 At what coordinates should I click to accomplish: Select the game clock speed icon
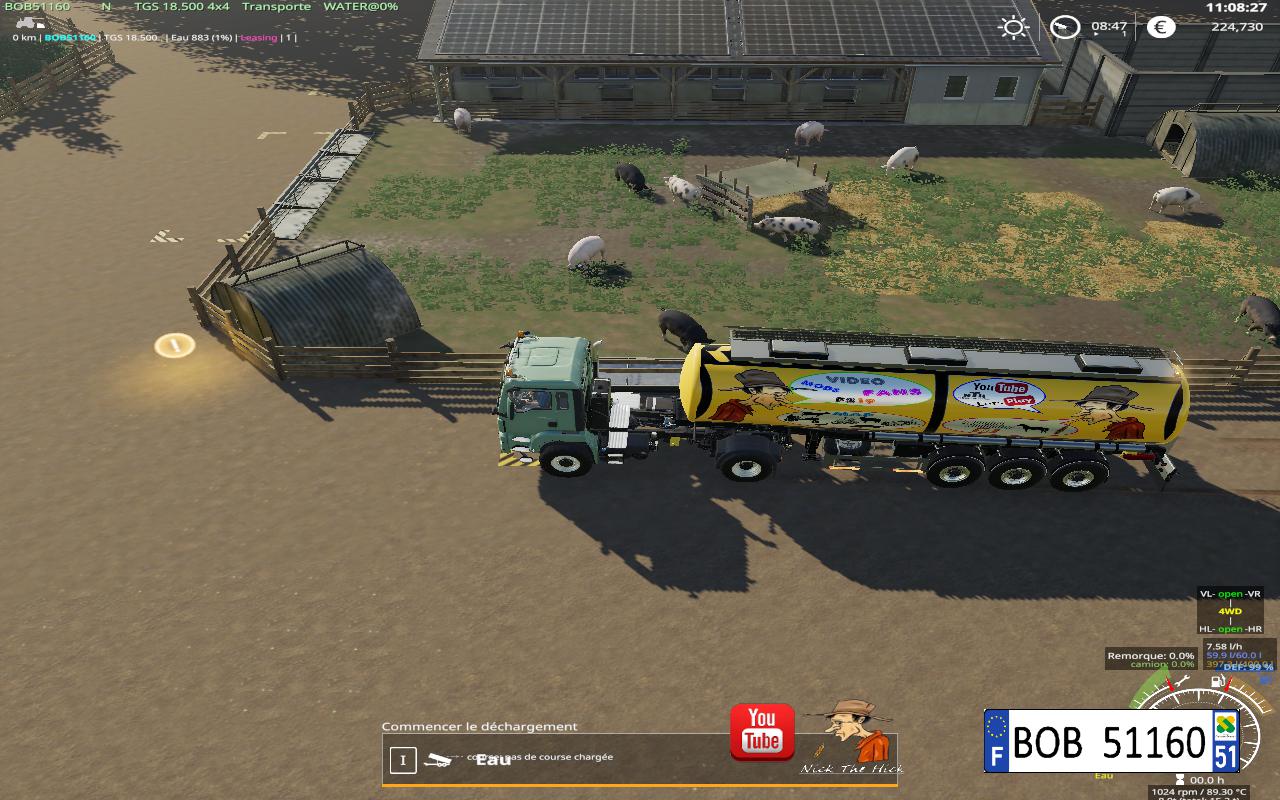tap(1065, 27)
